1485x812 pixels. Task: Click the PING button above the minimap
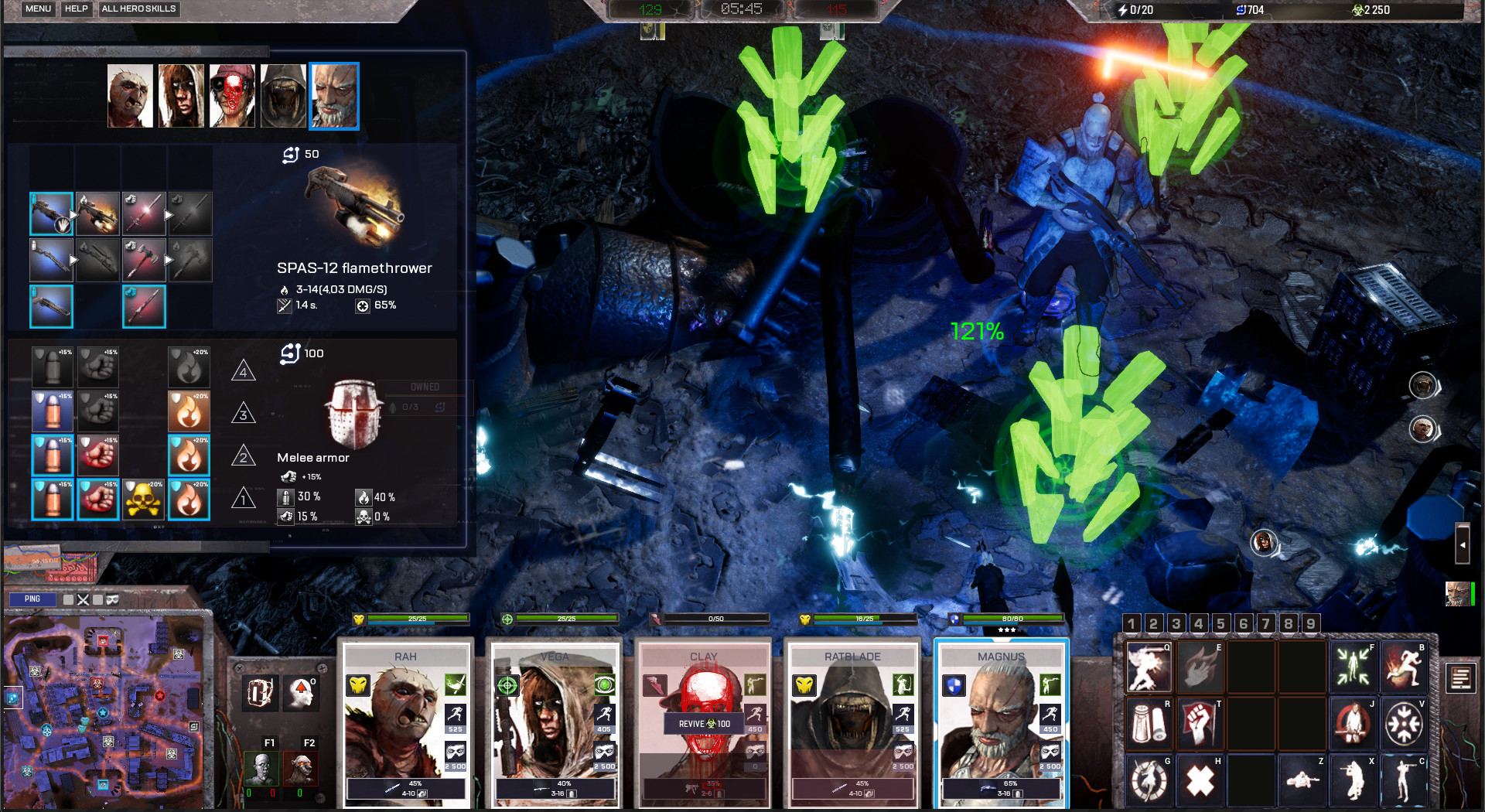coord(32,599)
